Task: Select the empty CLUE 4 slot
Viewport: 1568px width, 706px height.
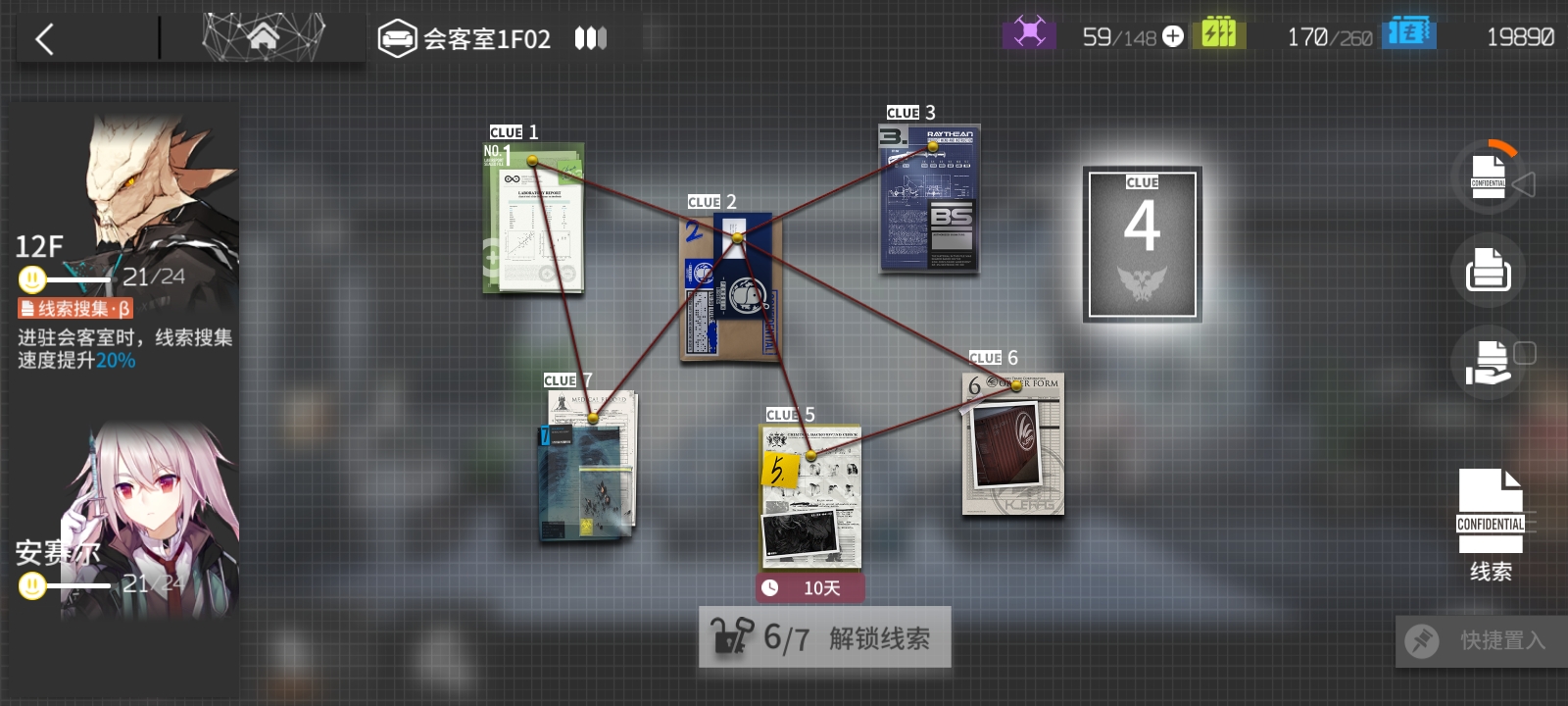Action: tap(1142, 242)
